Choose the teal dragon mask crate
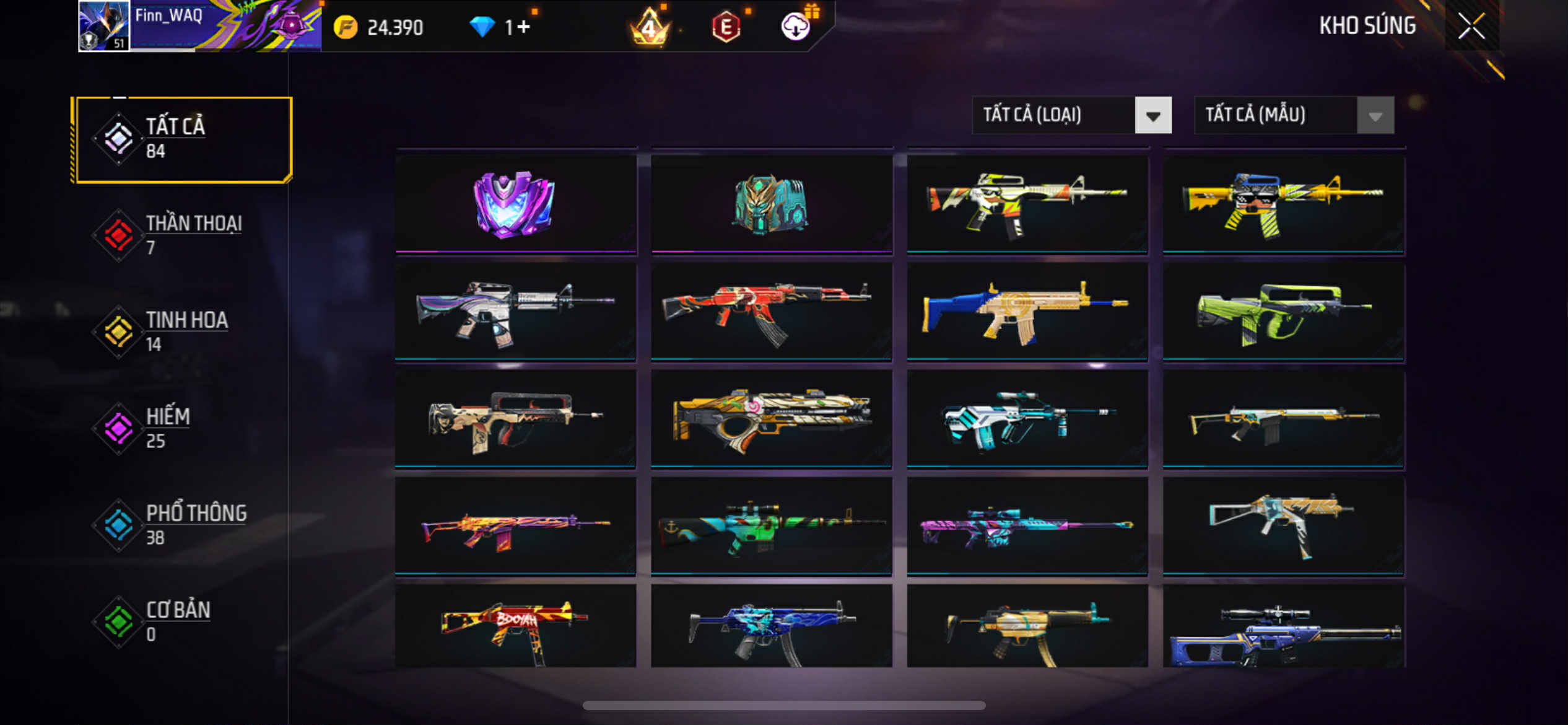Viewport: 1568px width, 725px height. (x=771, y=203)
